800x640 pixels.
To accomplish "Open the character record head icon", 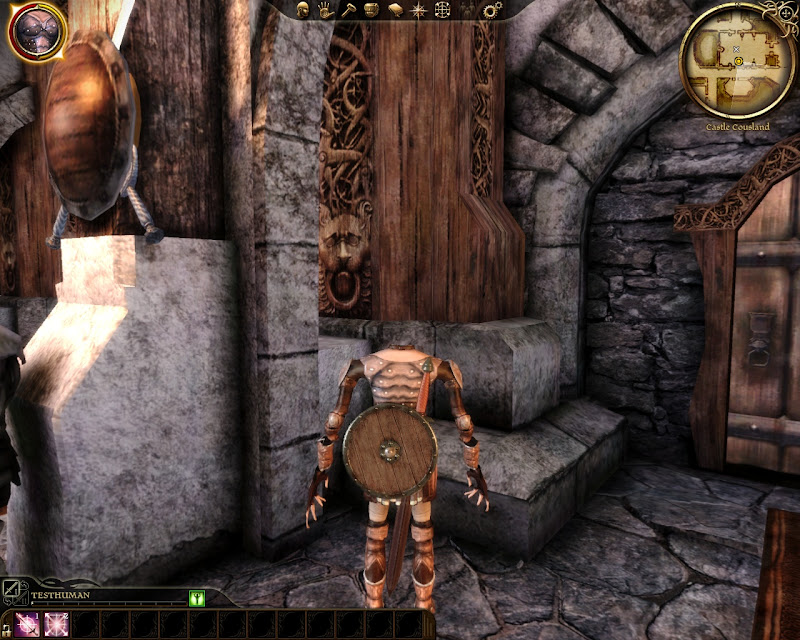I will pos(303,10).
